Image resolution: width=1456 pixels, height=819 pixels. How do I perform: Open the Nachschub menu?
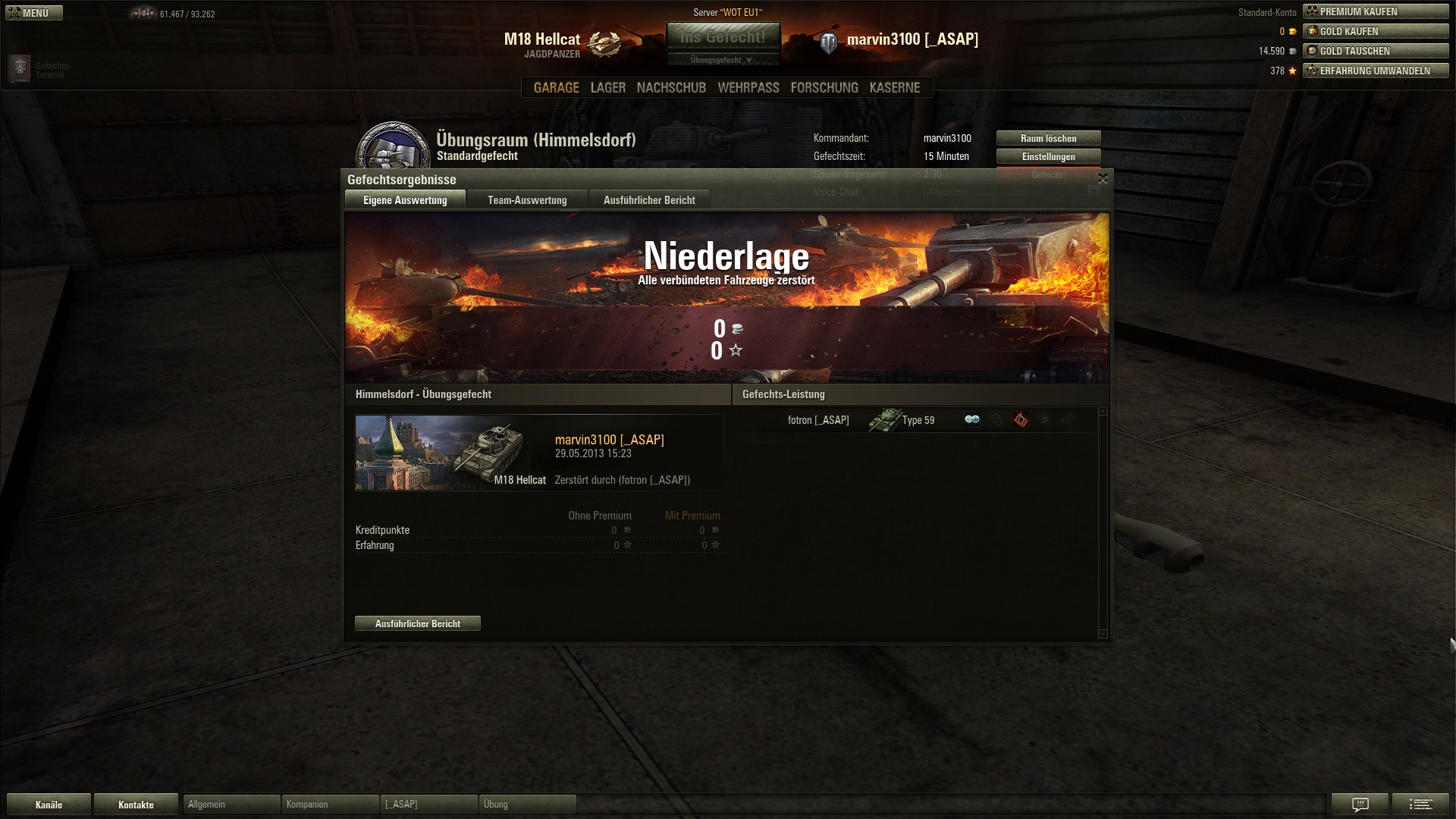point(671,88)
